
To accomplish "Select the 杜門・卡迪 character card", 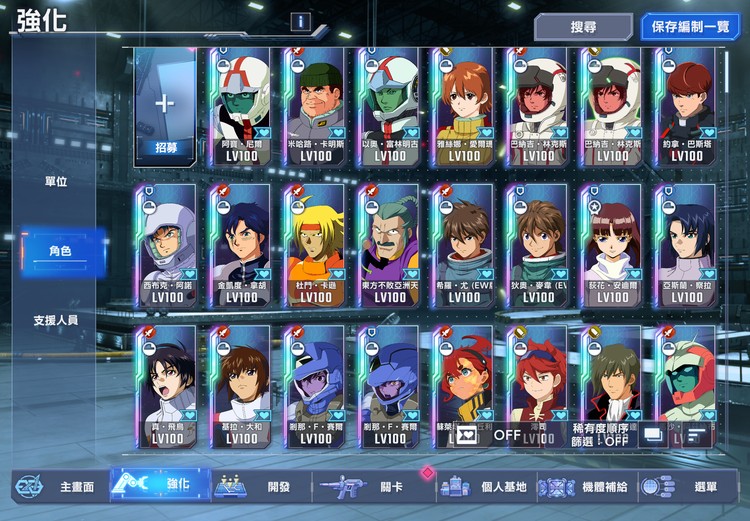I will [x=315, y=244].
